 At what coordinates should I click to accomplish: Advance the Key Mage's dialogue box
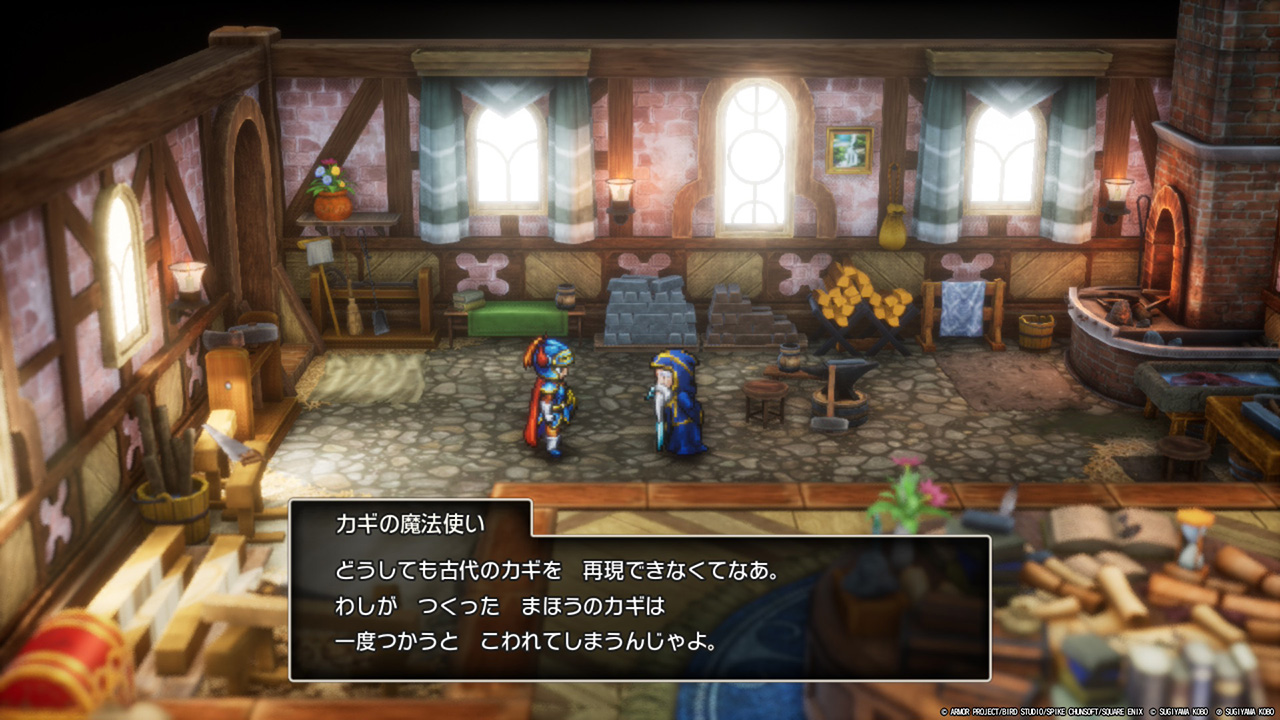[640, 608]
